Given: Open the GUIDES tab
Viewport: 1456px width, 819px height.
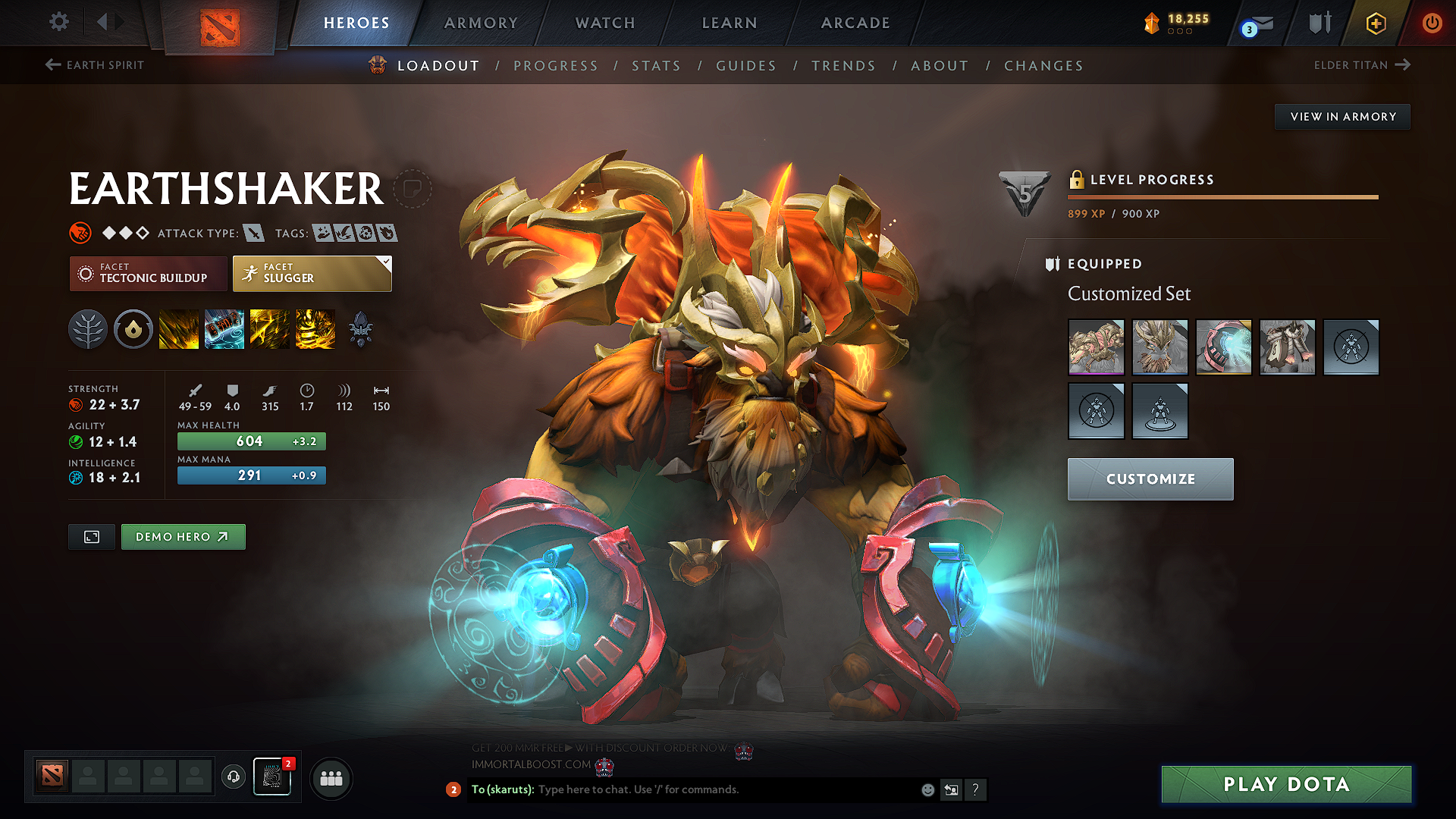Looking at the screenshot, I should point(746,66).
